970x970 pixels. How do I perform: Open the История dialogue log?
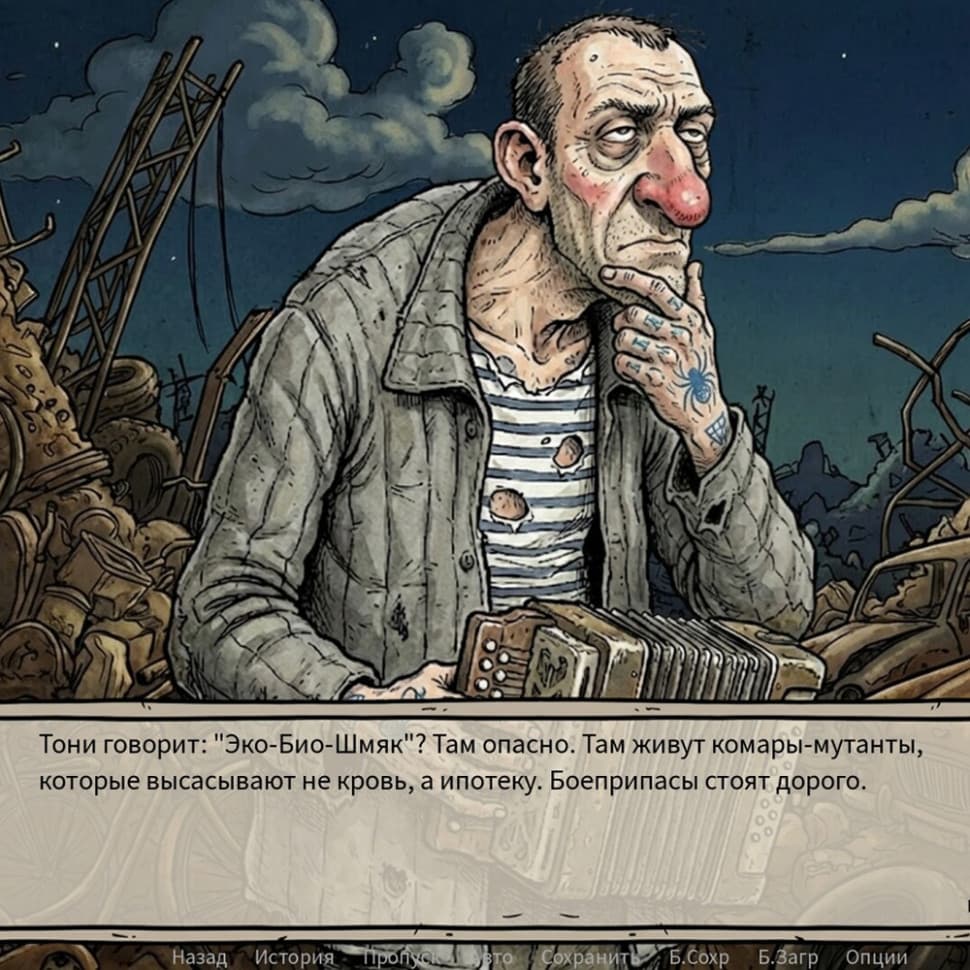coord(294,957)
